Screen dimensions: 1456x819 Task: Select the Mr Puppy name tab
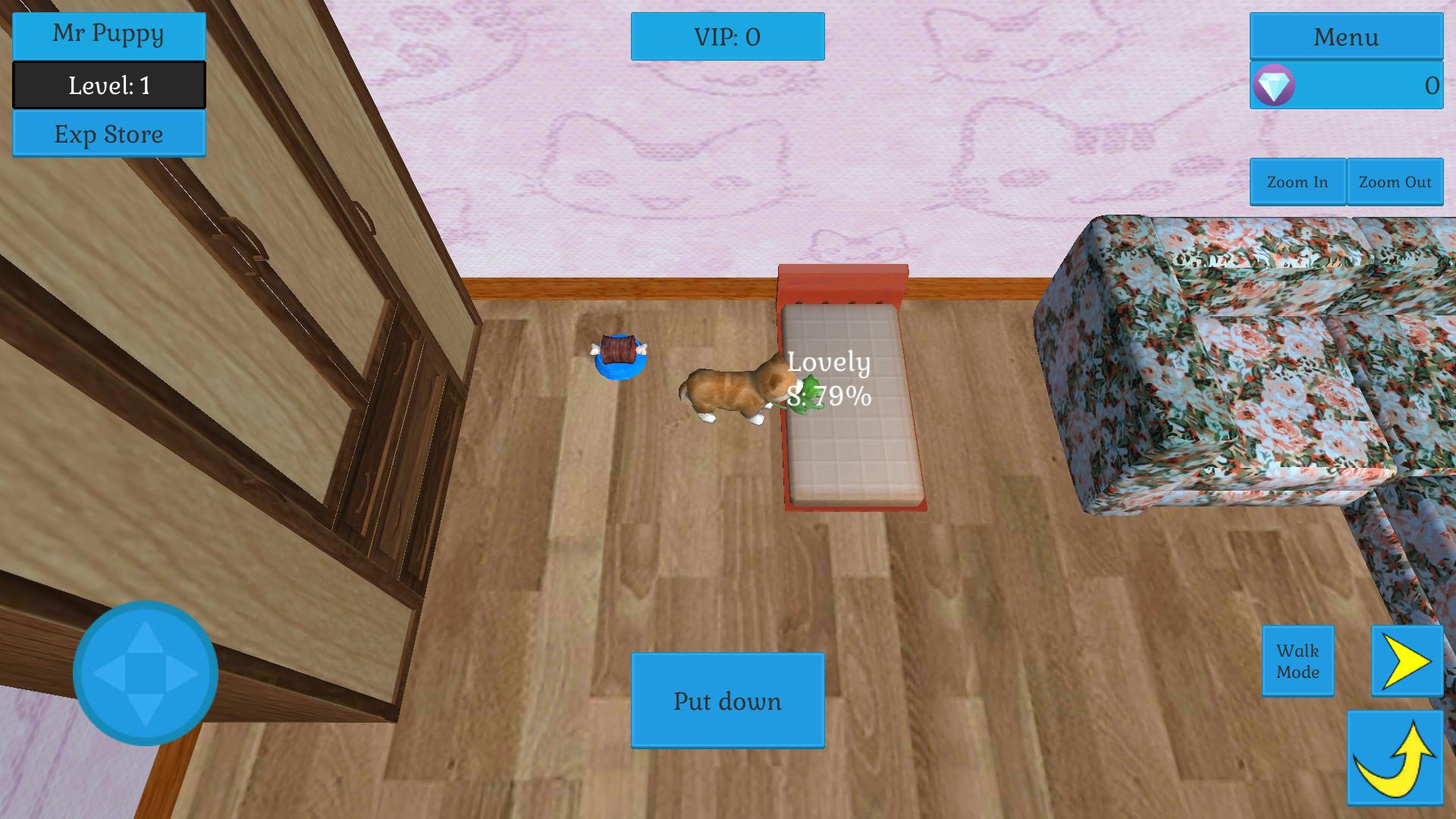108,34
